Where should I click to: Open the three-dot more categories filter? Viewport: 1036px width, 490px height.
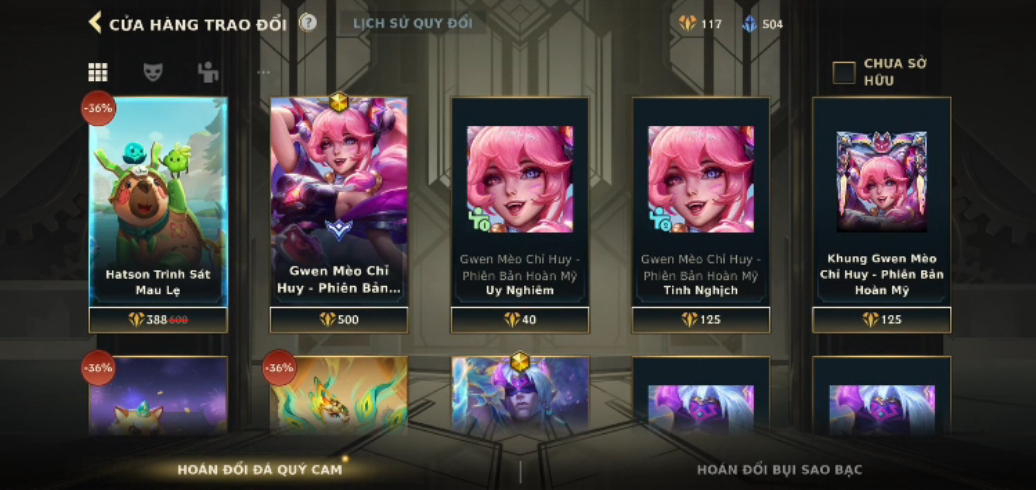[x=264, y=72]
